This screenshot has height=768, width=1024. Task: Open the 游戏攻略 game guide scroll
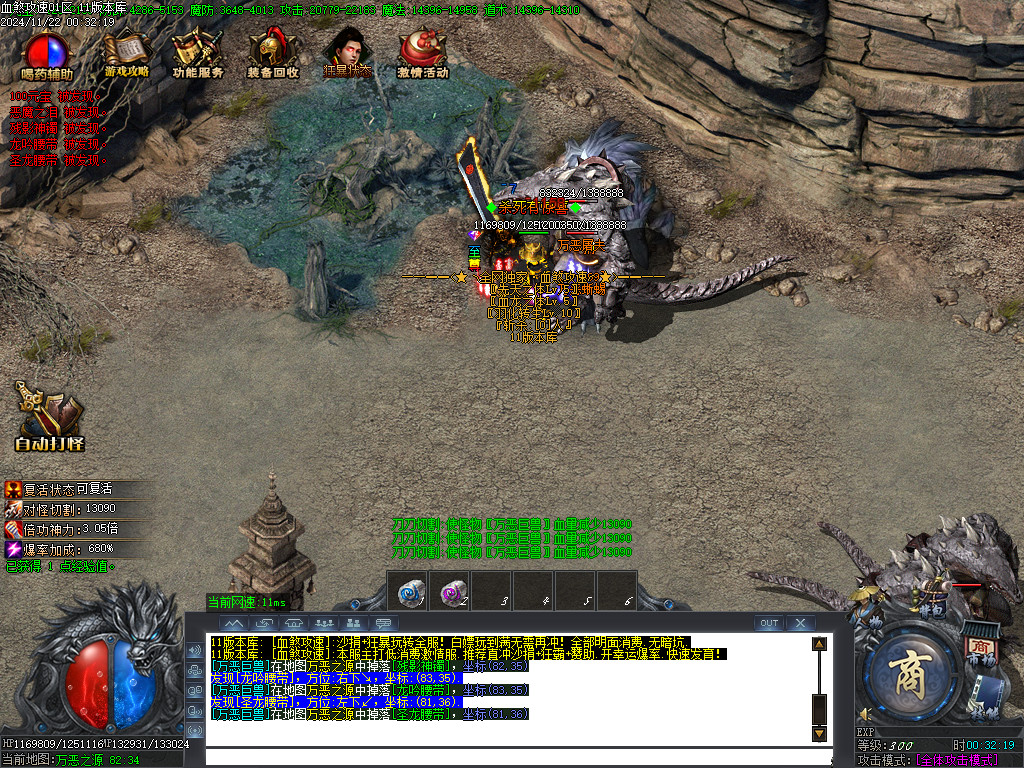126,55
